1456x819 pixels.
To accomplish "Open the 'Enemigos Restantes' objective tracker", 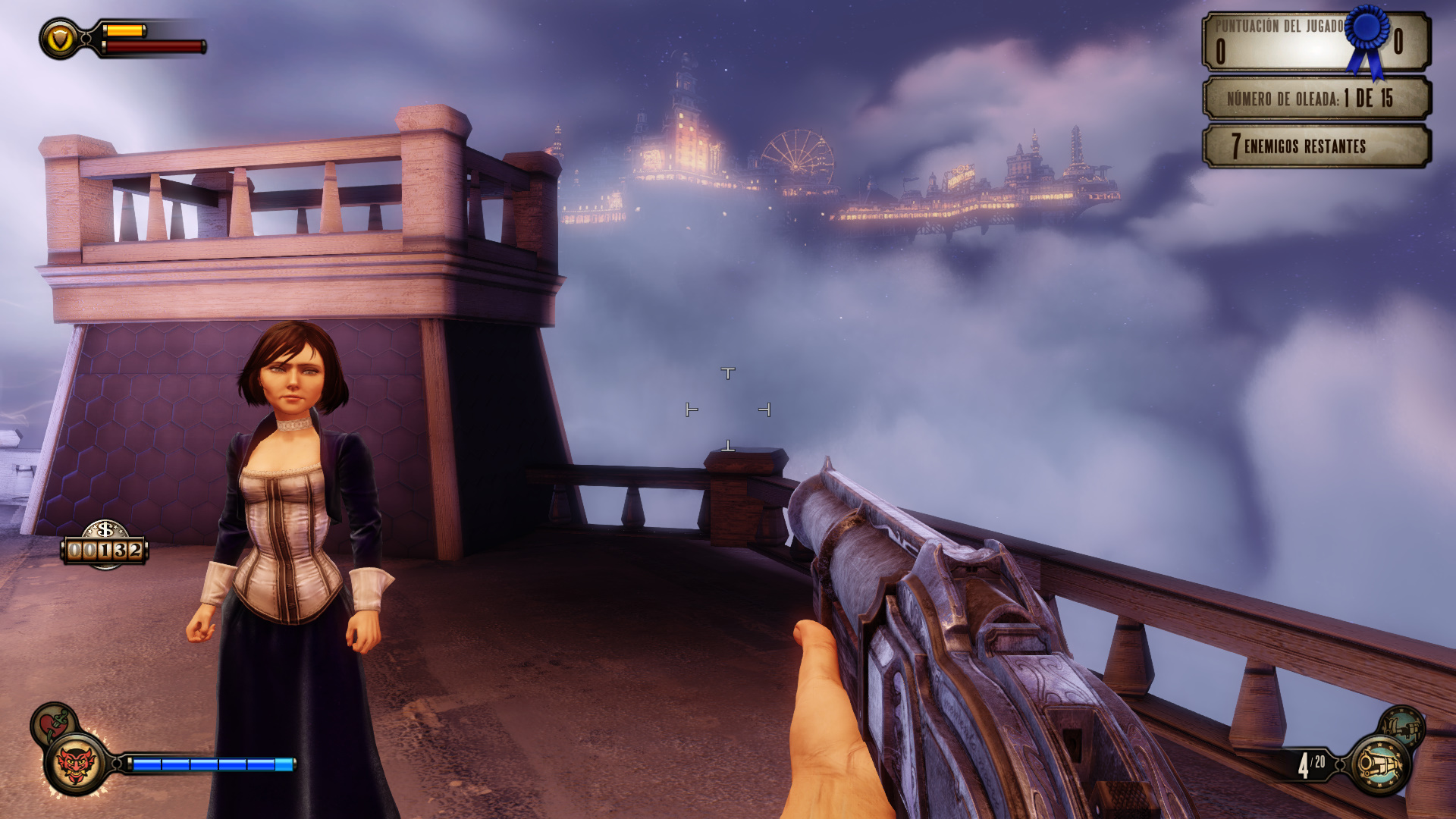I will click(1316, 146).
